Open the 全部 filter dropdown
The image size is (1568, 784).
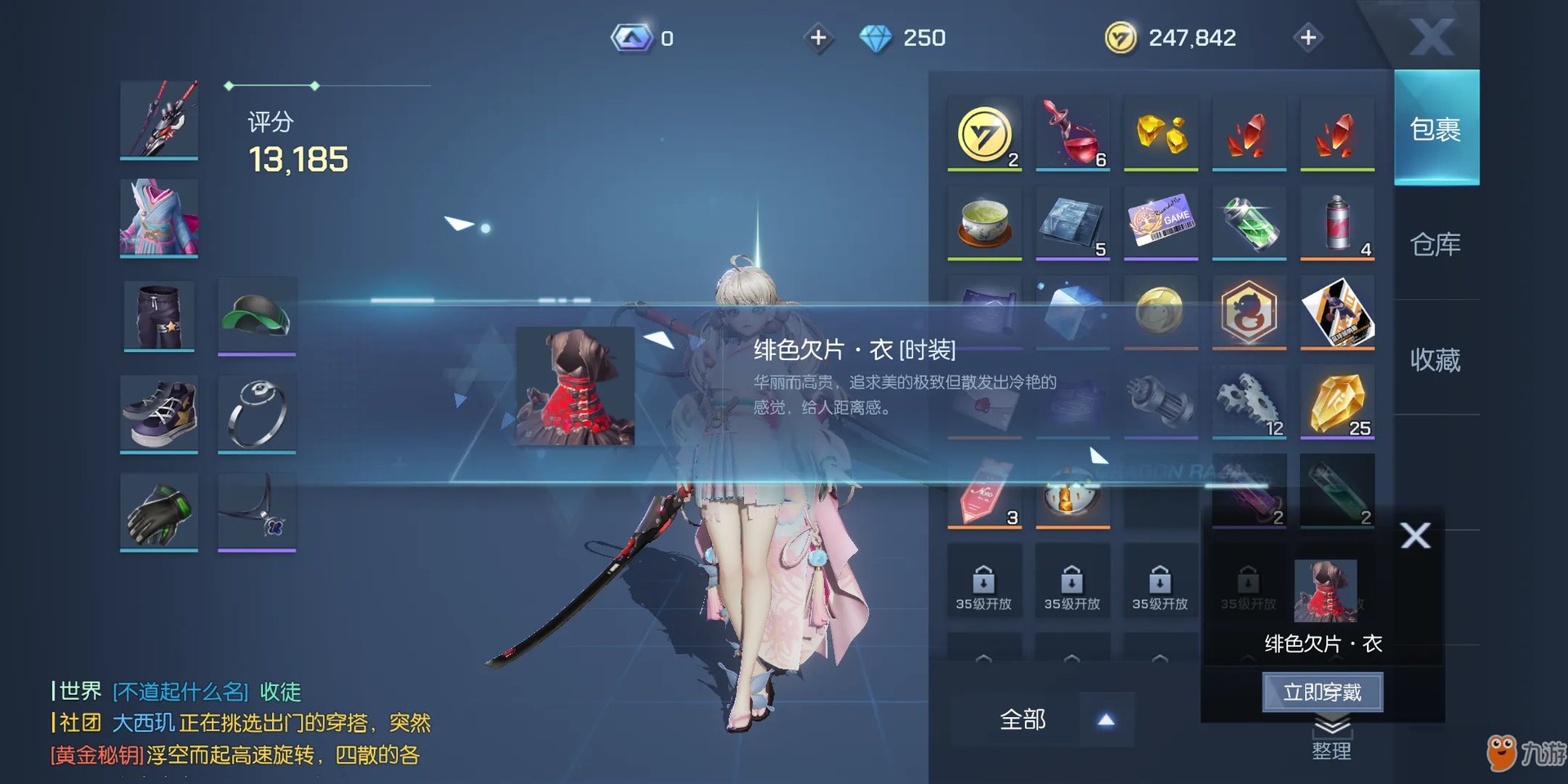[1023, 721]
